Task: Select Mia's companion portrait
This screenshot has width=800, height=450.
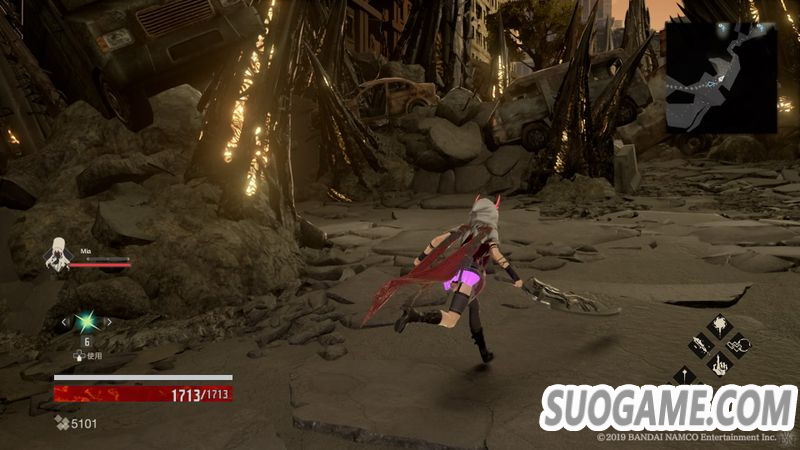Action: [x=58, y=258]
